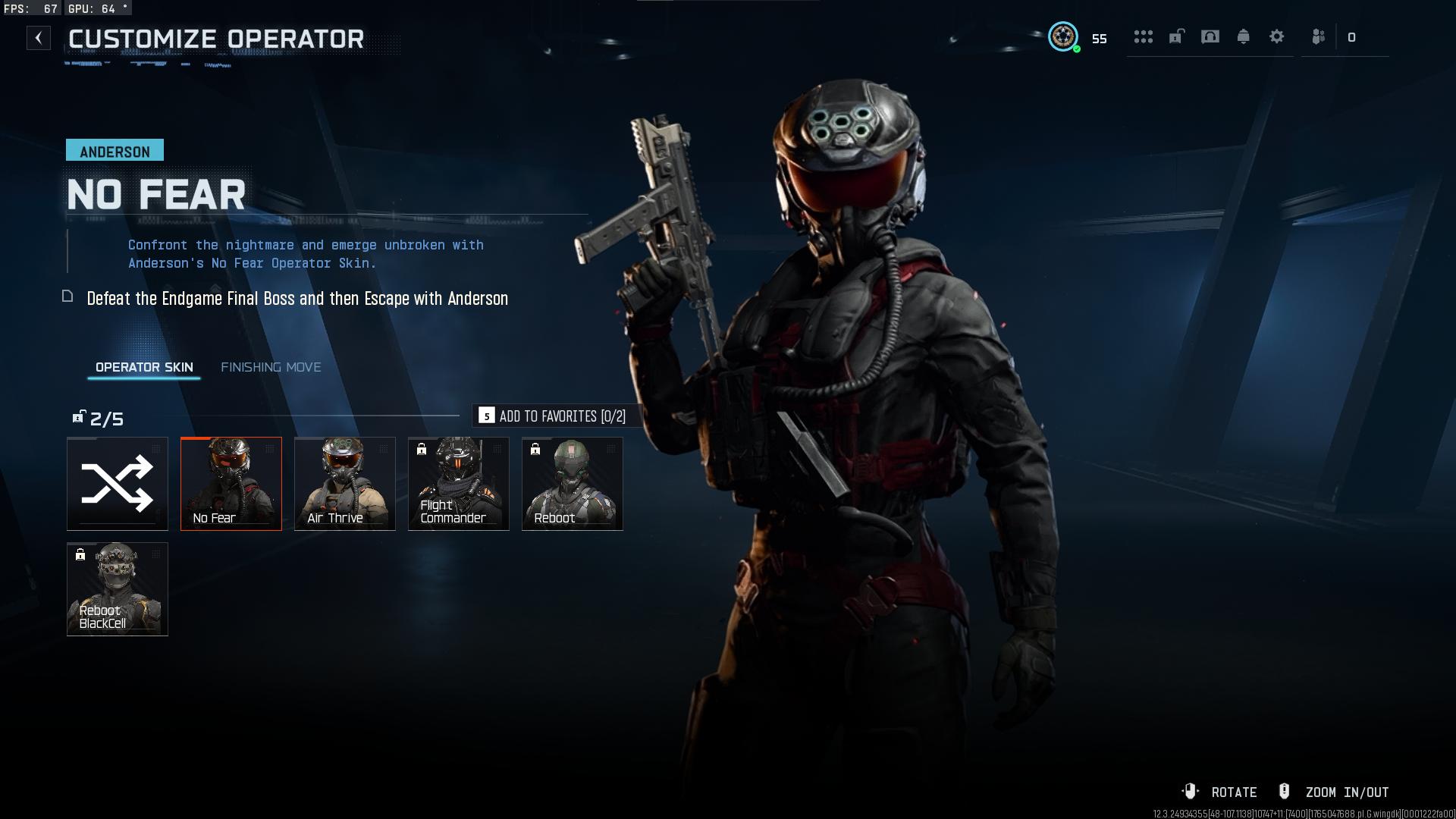Viewport: 1456px width, 819px height.
Task: Choose the No Fear operator skin
Action: [x=231, y=484]
